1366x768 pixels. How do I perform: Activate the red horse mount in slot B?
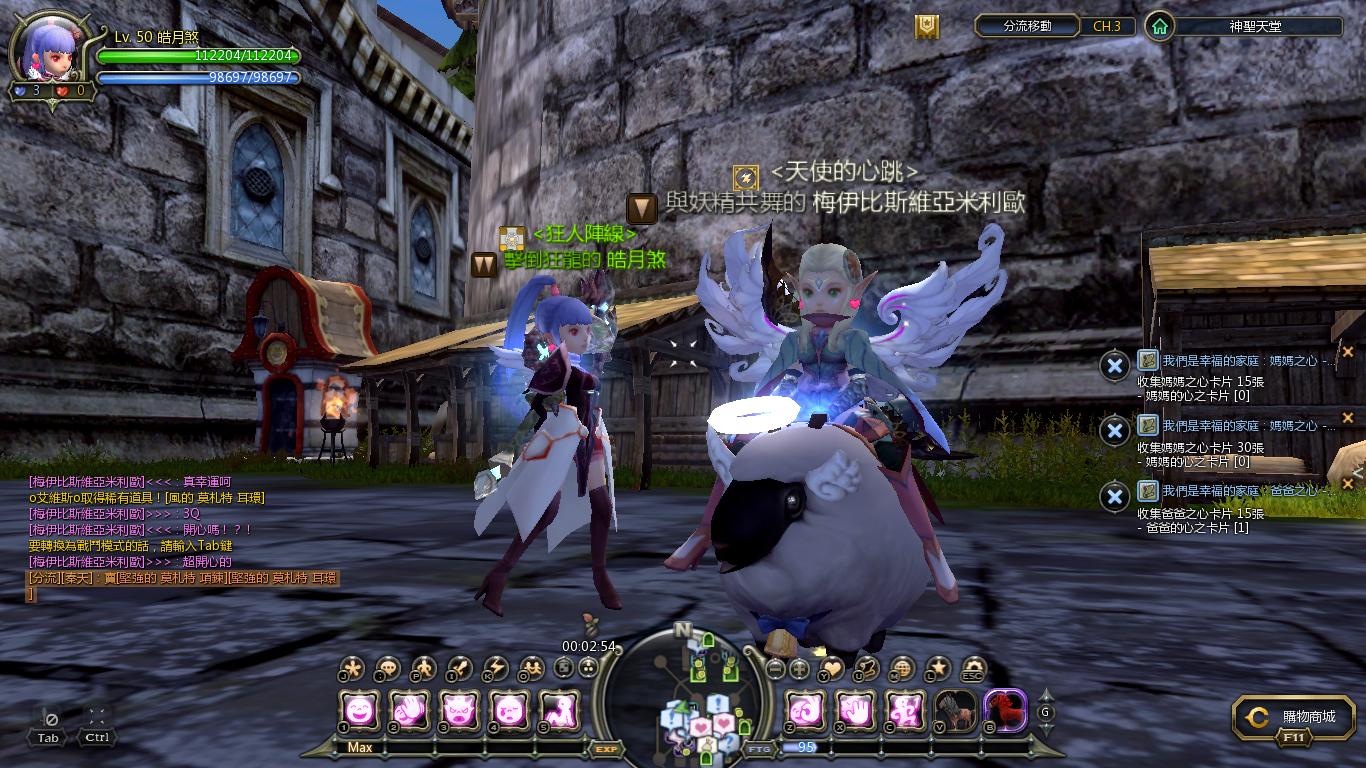tap(1005, 711)
